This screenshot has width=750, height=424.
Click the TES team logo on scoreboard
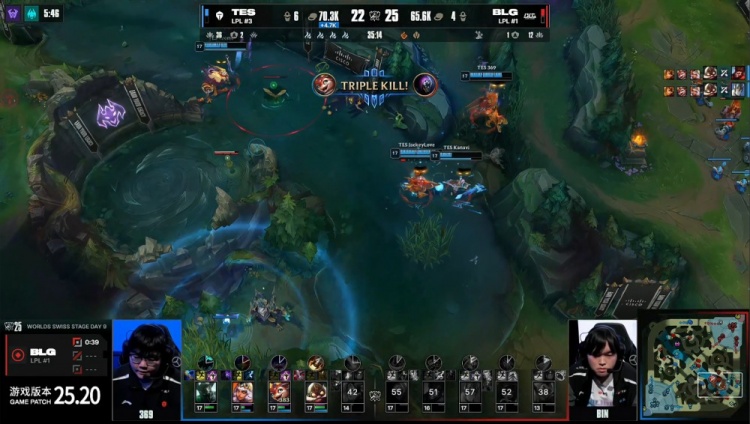coord(218,15)
